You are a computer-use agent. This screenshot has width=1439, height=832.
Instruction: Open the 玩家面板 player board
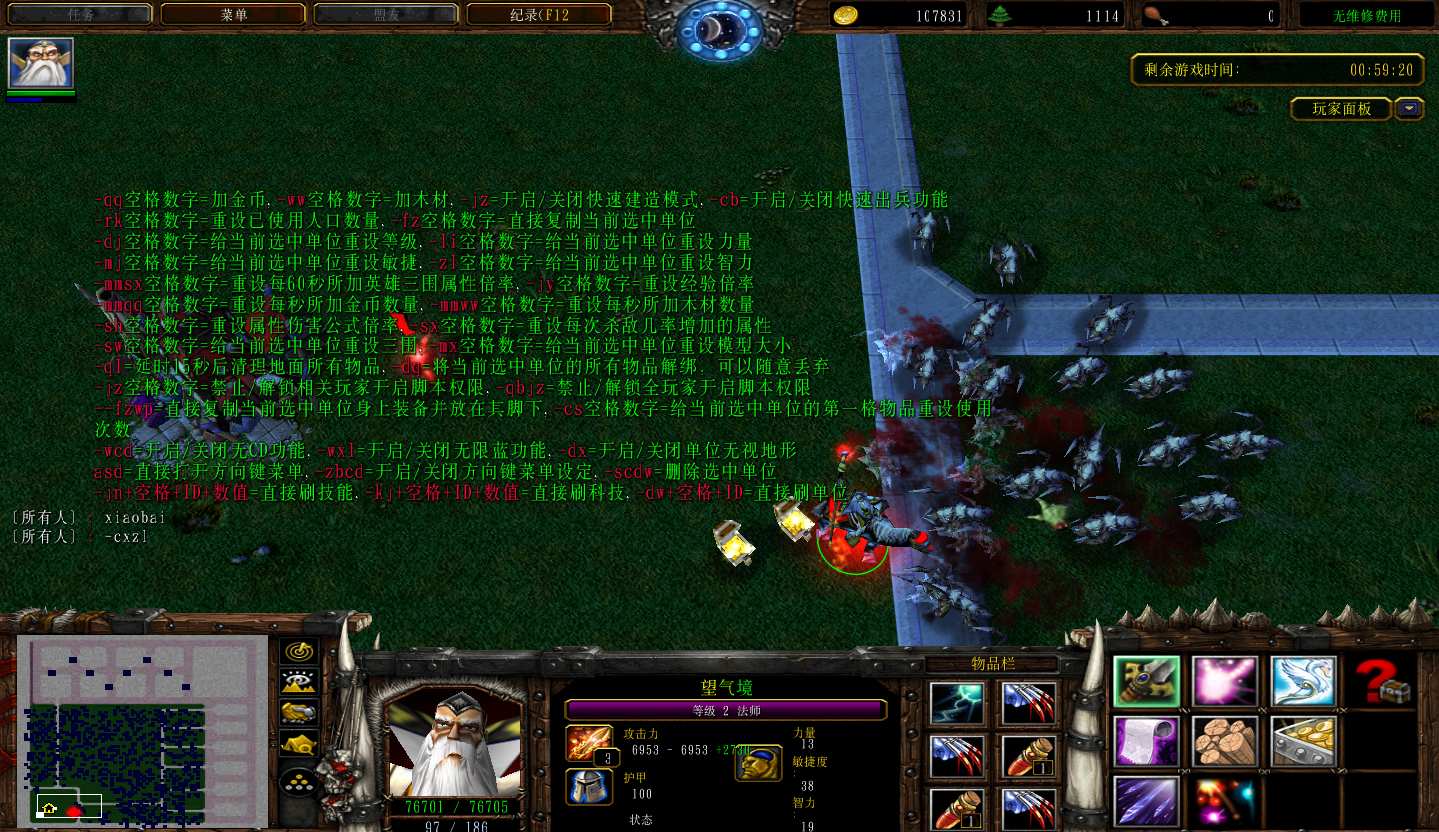(x=1341, y=109)
